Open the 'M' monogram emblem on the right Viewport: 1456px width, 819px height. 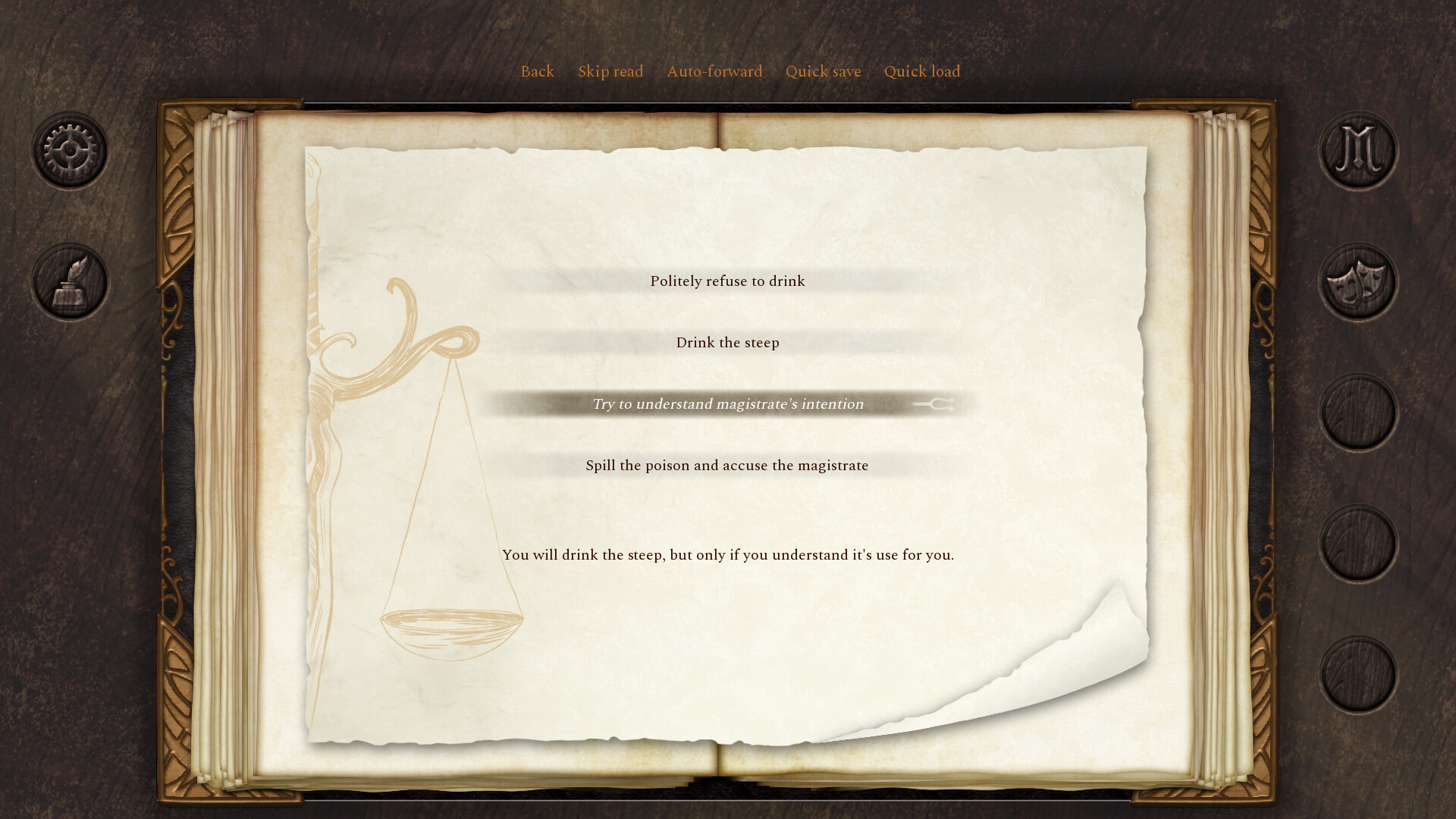pyautogui.click(x=1357, y=149)
